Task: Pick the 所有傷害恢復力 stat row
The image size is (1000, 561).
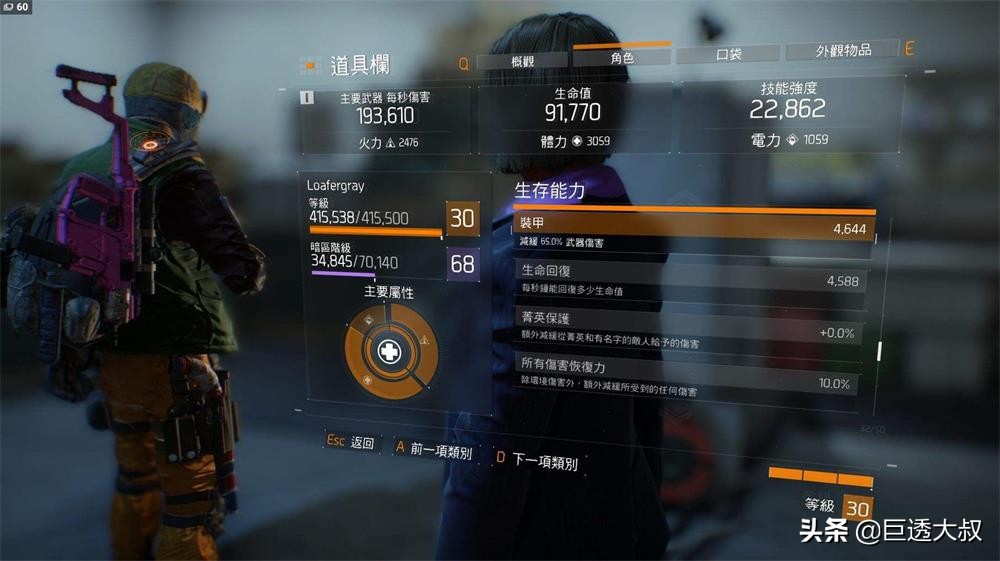Action: click(x=686, y=376)
